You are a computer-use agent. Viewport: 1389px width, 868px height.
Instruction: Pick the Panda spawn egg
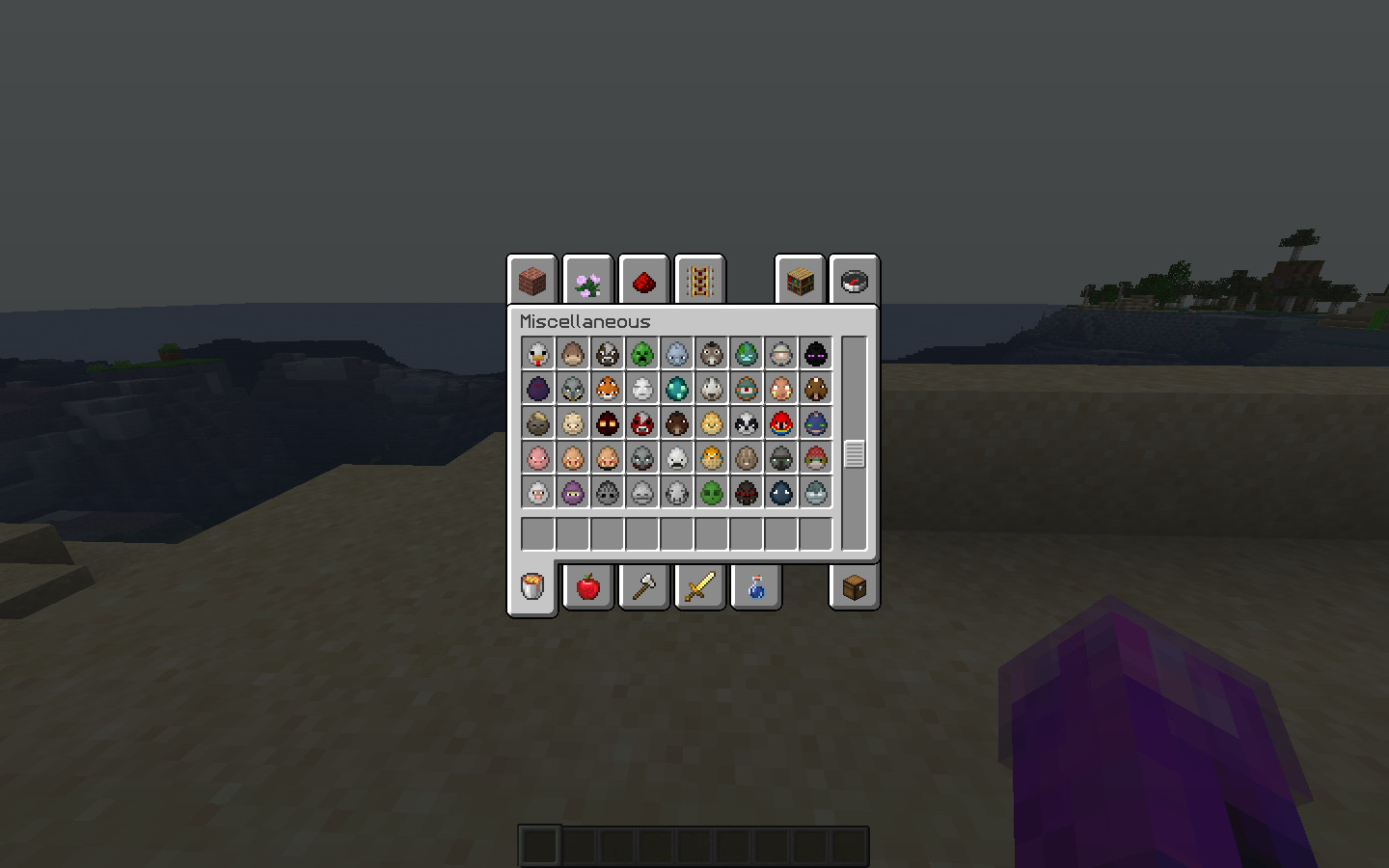point(746,422)
